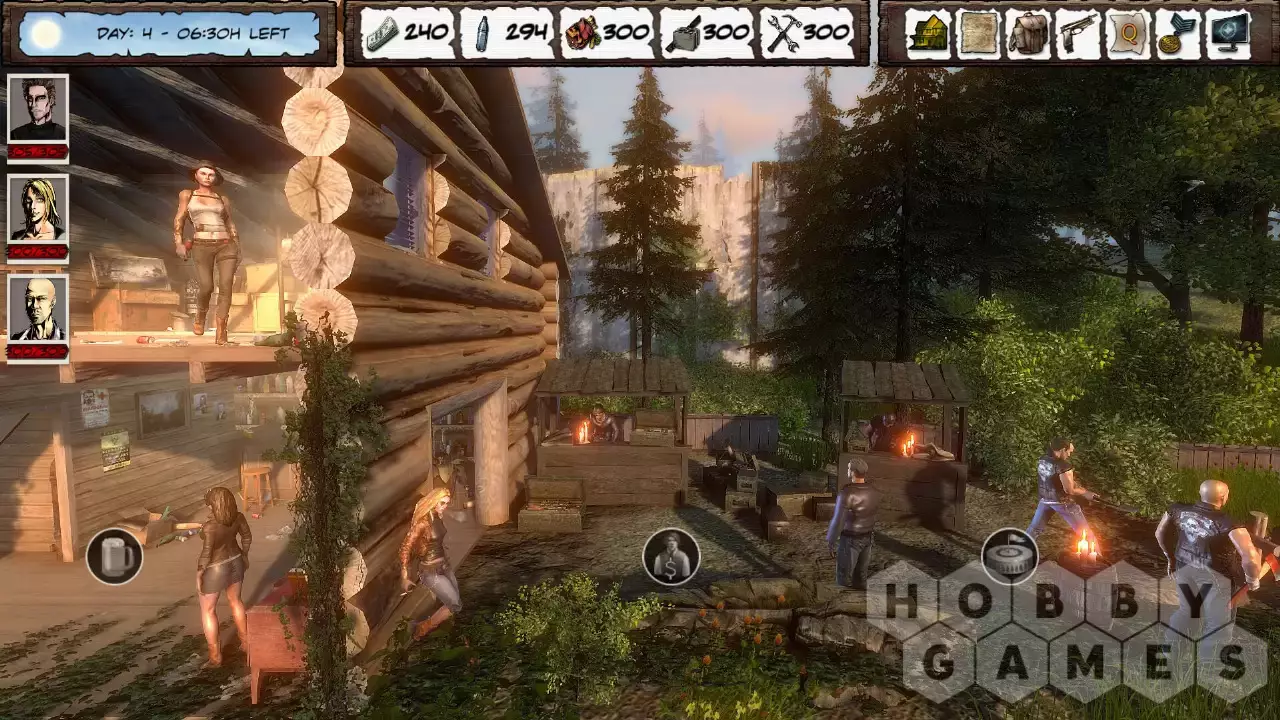This screenshot has width=1280, height=720.
Task: Select the dark-haired man portrait
Action: 38,108
